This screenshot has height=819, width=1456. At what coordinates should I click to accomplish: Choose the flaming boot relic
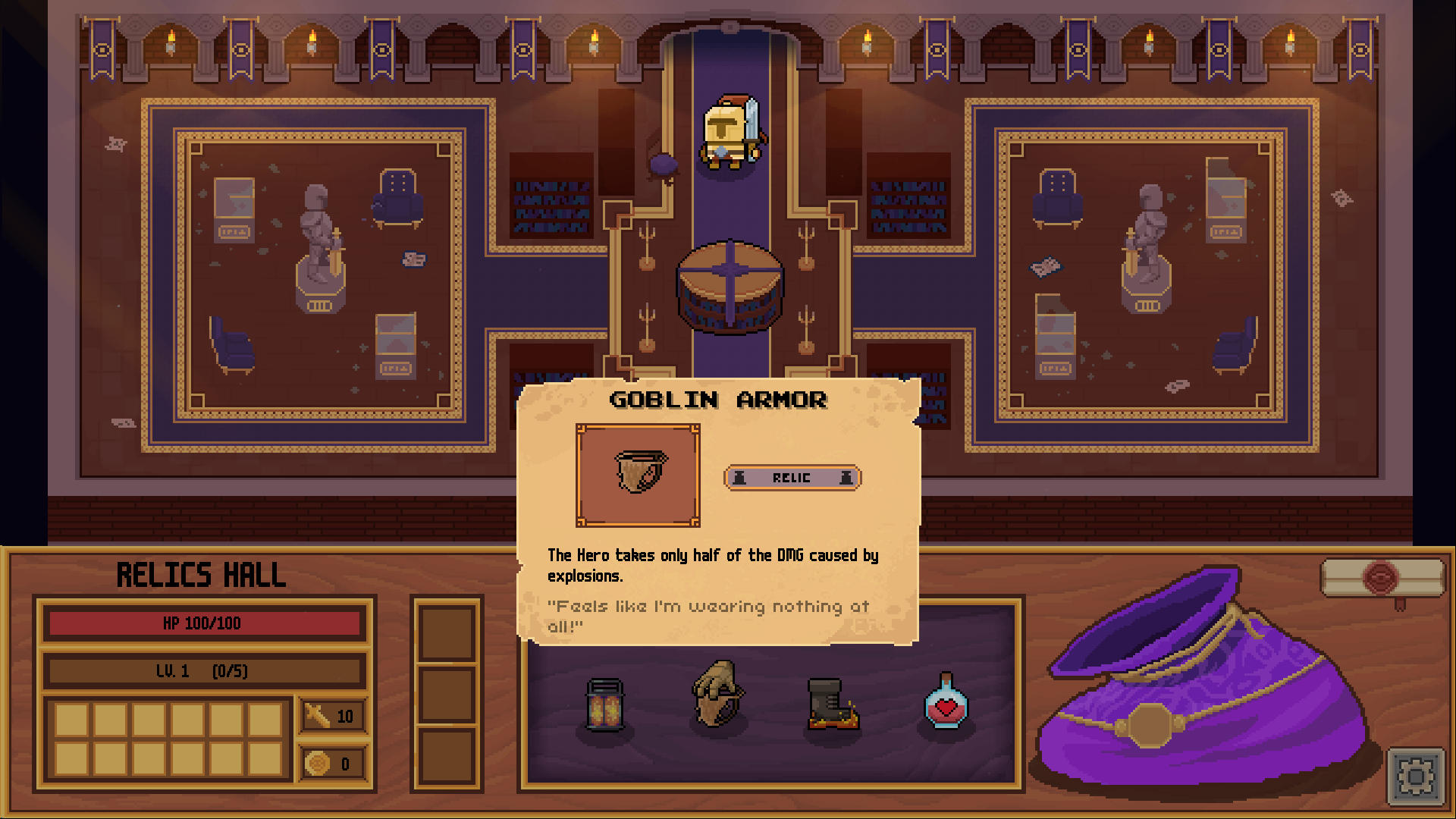(832, 704)
